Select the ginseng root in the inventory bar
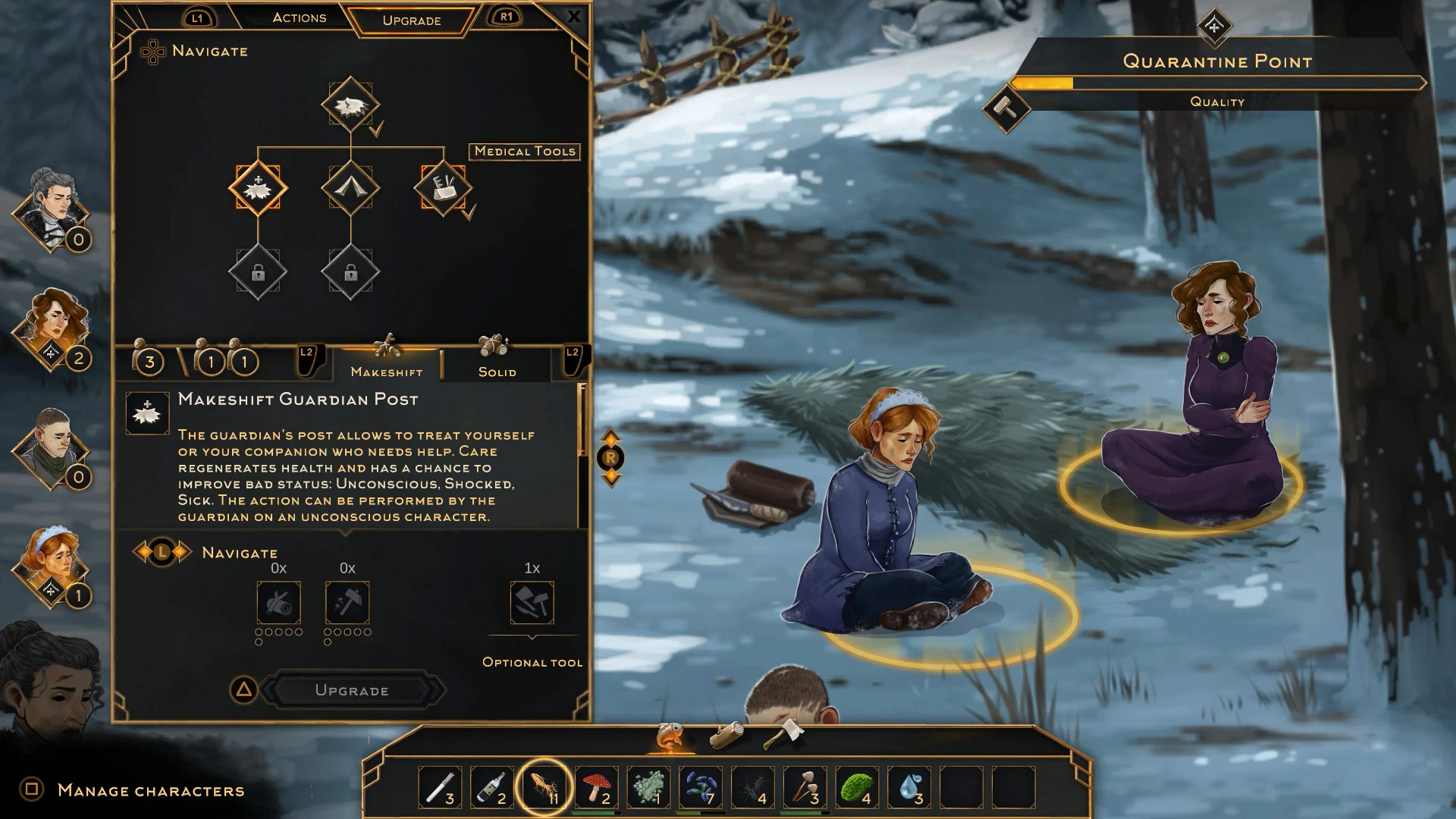Viewport: 1456px width, 819px height. (544, 789)
